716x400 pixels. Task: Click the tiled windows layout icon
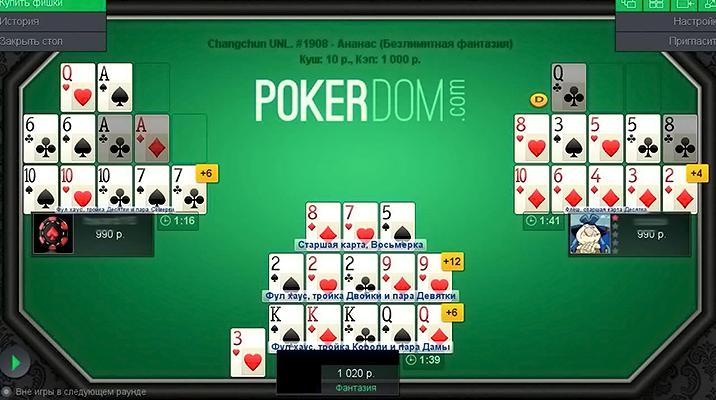point(656,4)
